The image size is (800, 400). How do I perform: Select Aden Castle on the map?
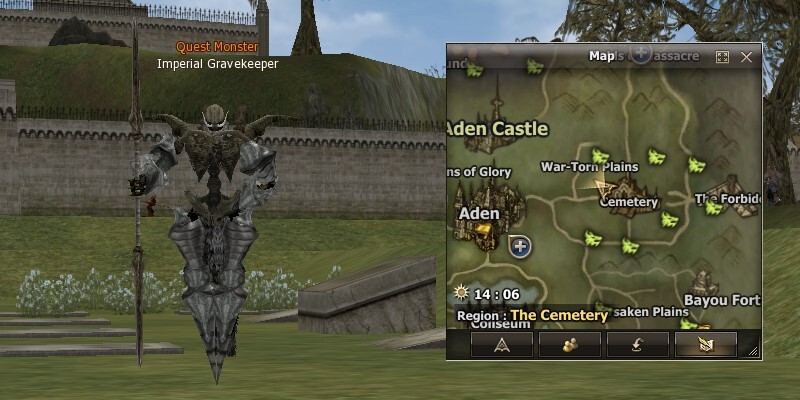click(x=497, y=129)
